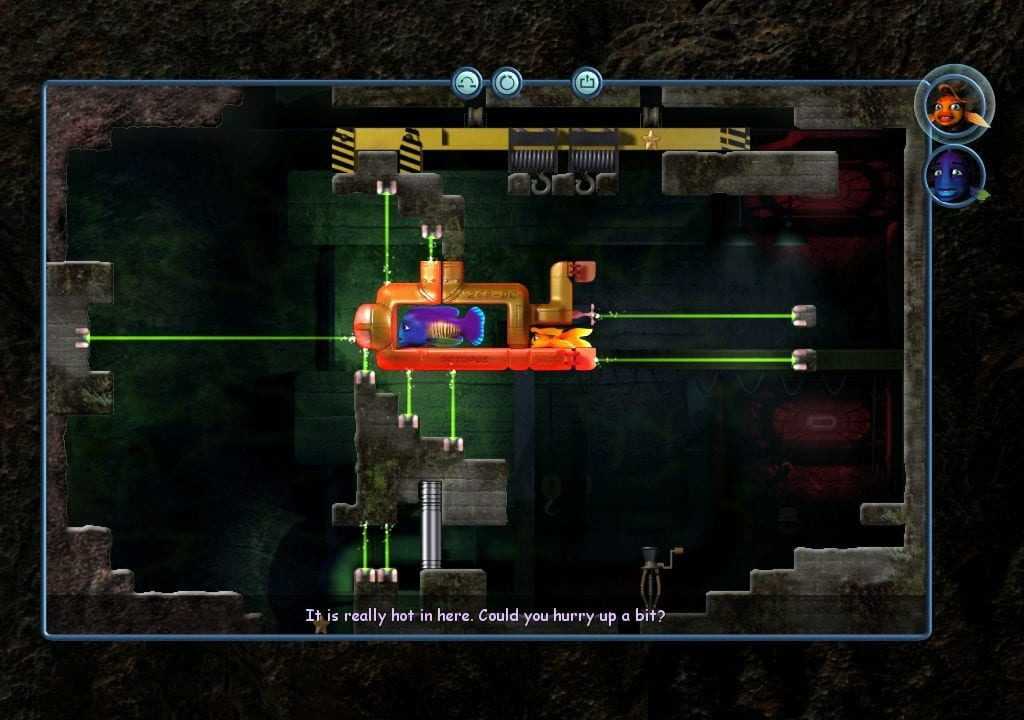Click the undo move button

tap(467, 82)
